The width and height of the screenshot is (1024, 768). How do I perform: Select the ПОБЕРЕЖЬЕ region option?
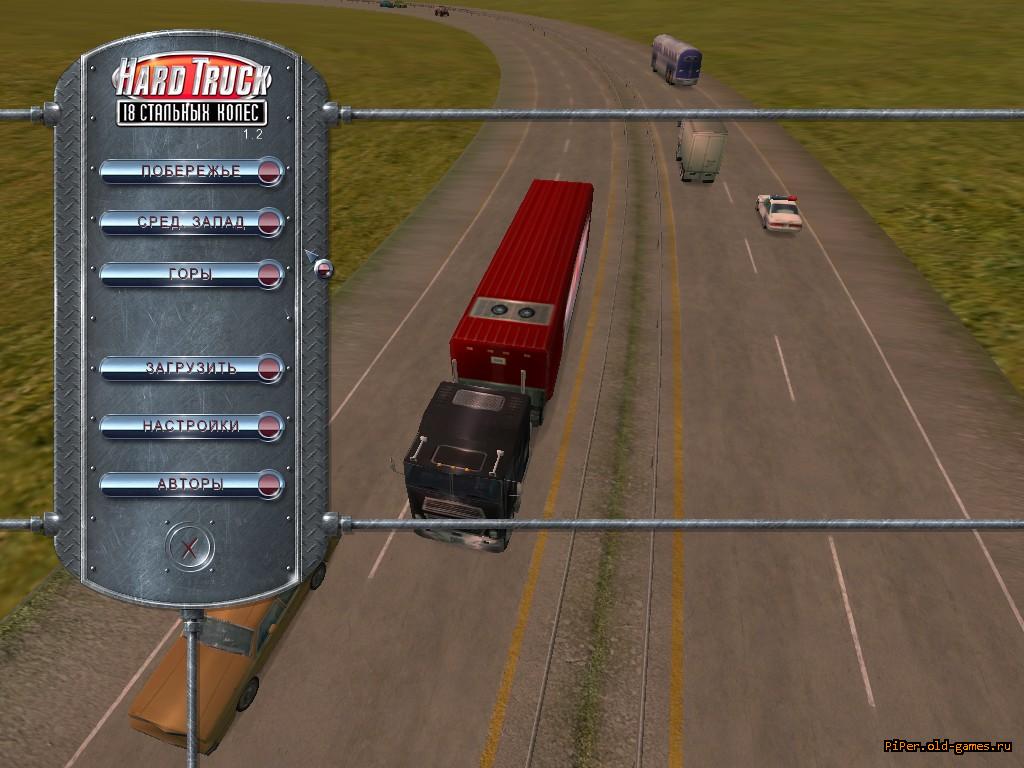pos(191,171)
